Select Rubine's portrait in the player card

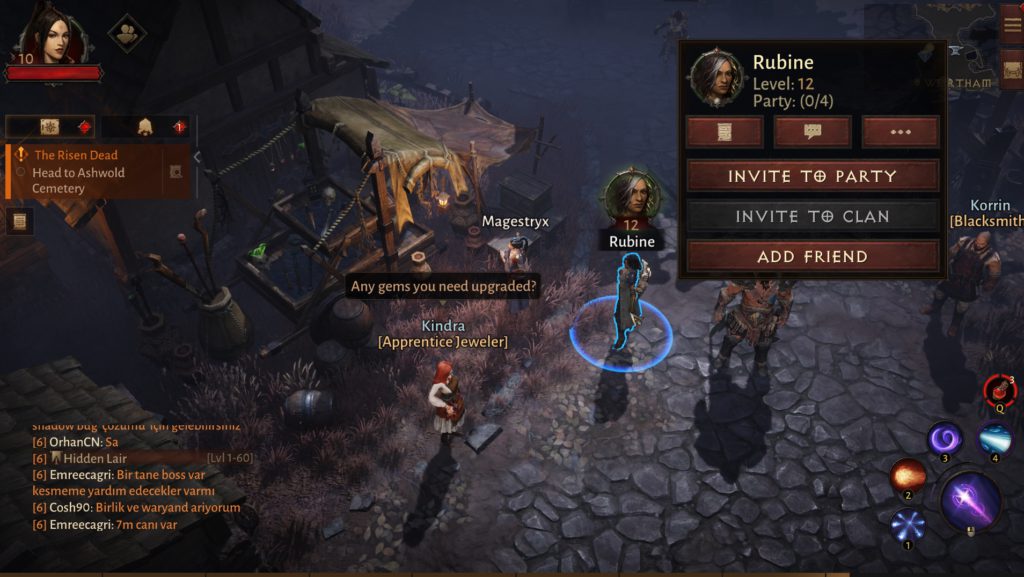(716, 75)
